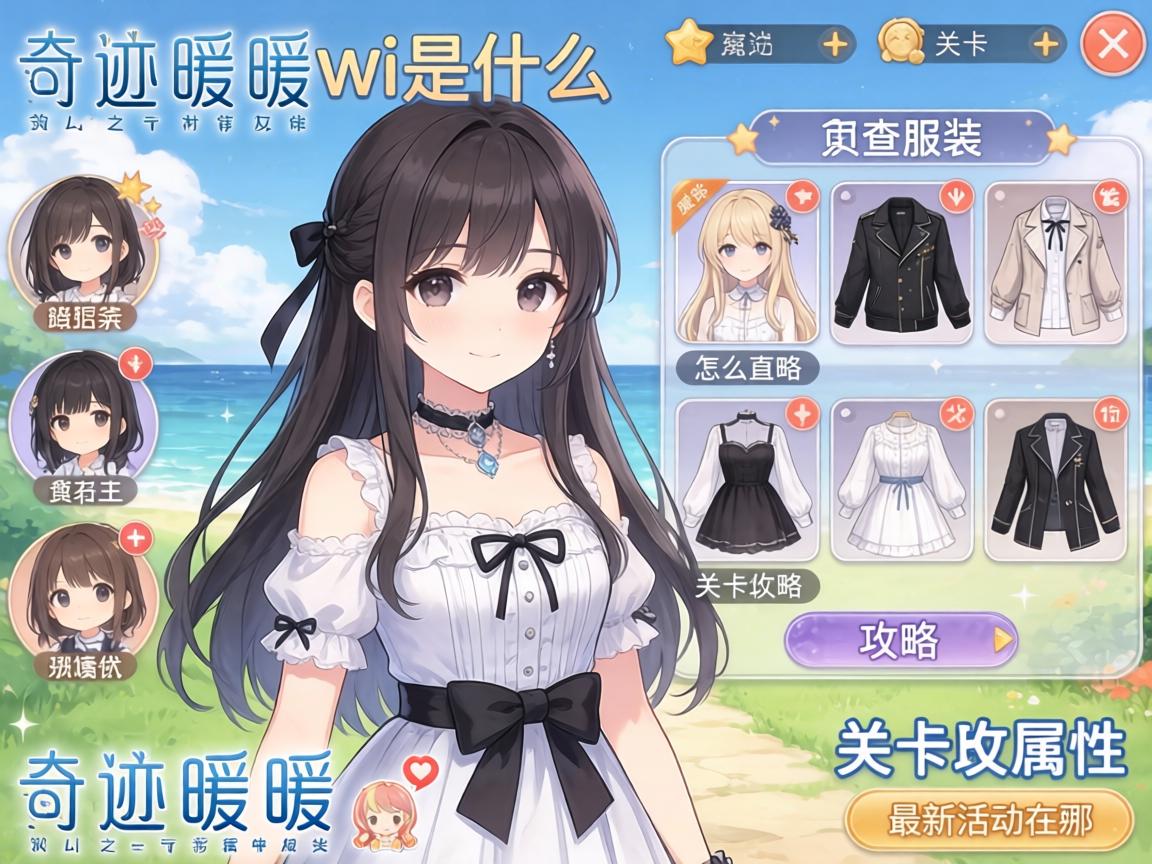Choose the white dress with blue ribbon
1152x864 pixels.
click(x=901, y=480)
